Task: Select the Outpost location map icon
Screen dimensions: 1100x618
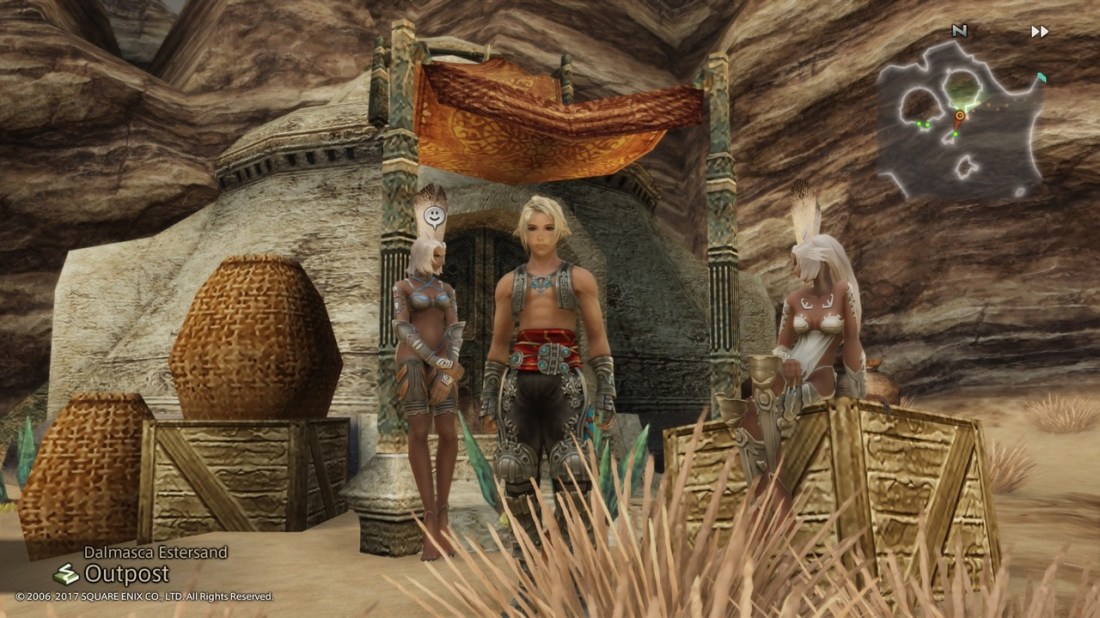Action: click(x=66, y=574)
